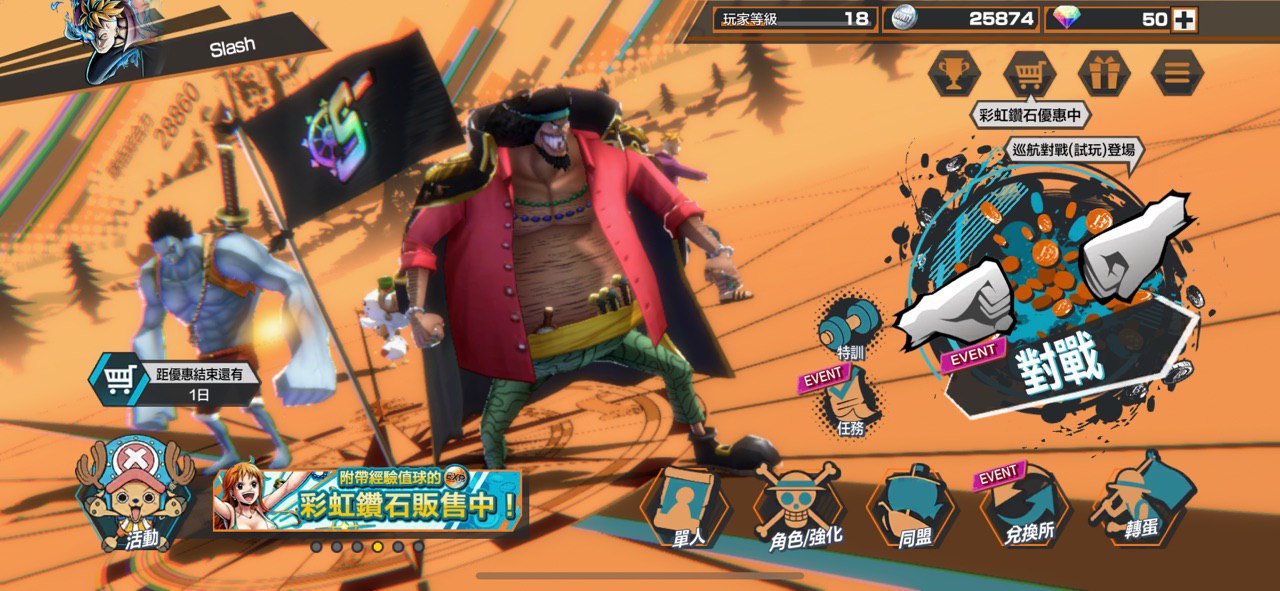Viewport: 1280px width, 591px height.
Task: Open the trophy rankings icon
Action: [x=953, y=73]
